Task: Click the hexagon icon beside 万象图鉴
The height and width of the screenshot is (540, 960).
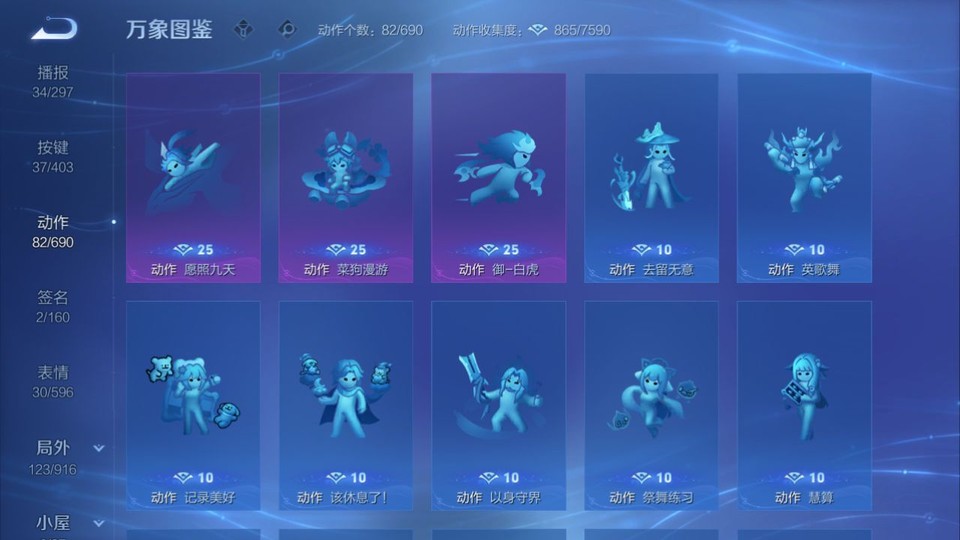Action: (243, 30)
